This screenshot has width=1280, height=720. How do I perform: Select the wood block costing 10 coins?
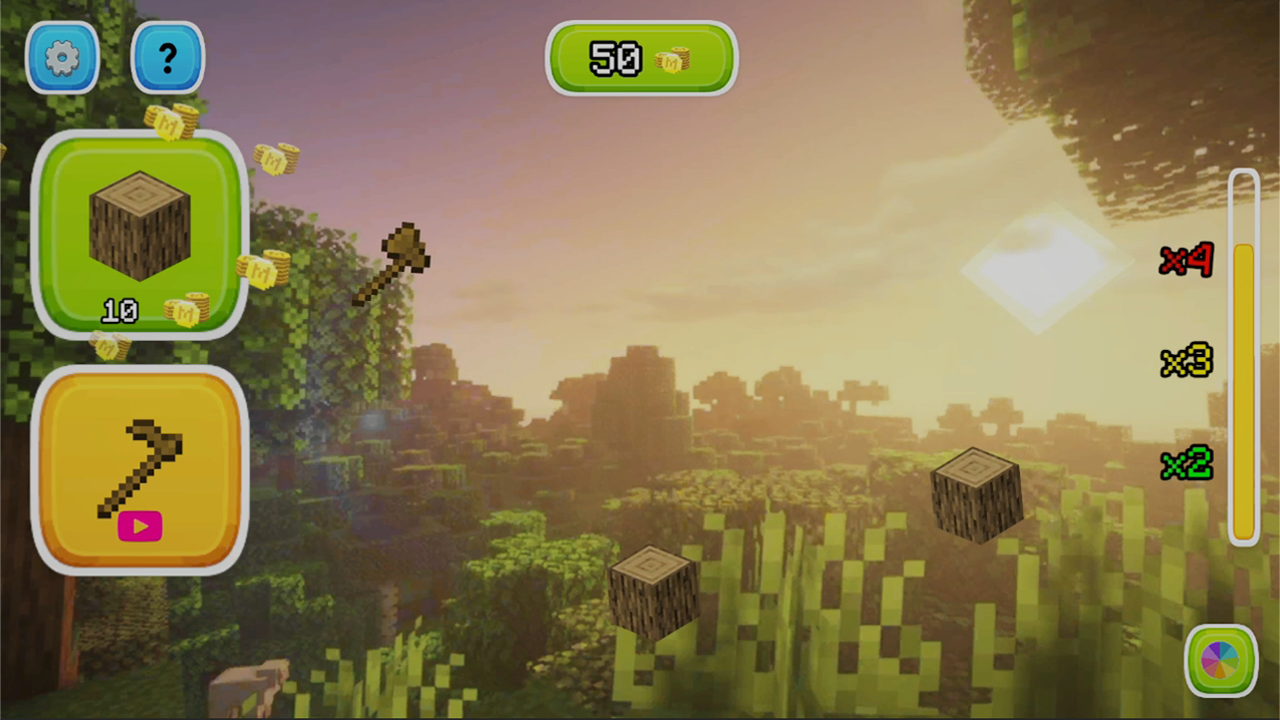click(138, 235)
